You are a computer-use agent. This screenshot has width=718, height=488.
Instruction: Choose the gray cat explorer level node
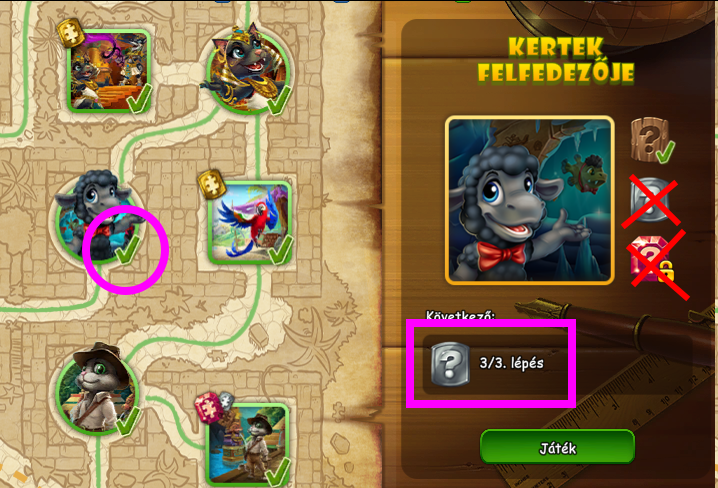click(x=96, y=390)
